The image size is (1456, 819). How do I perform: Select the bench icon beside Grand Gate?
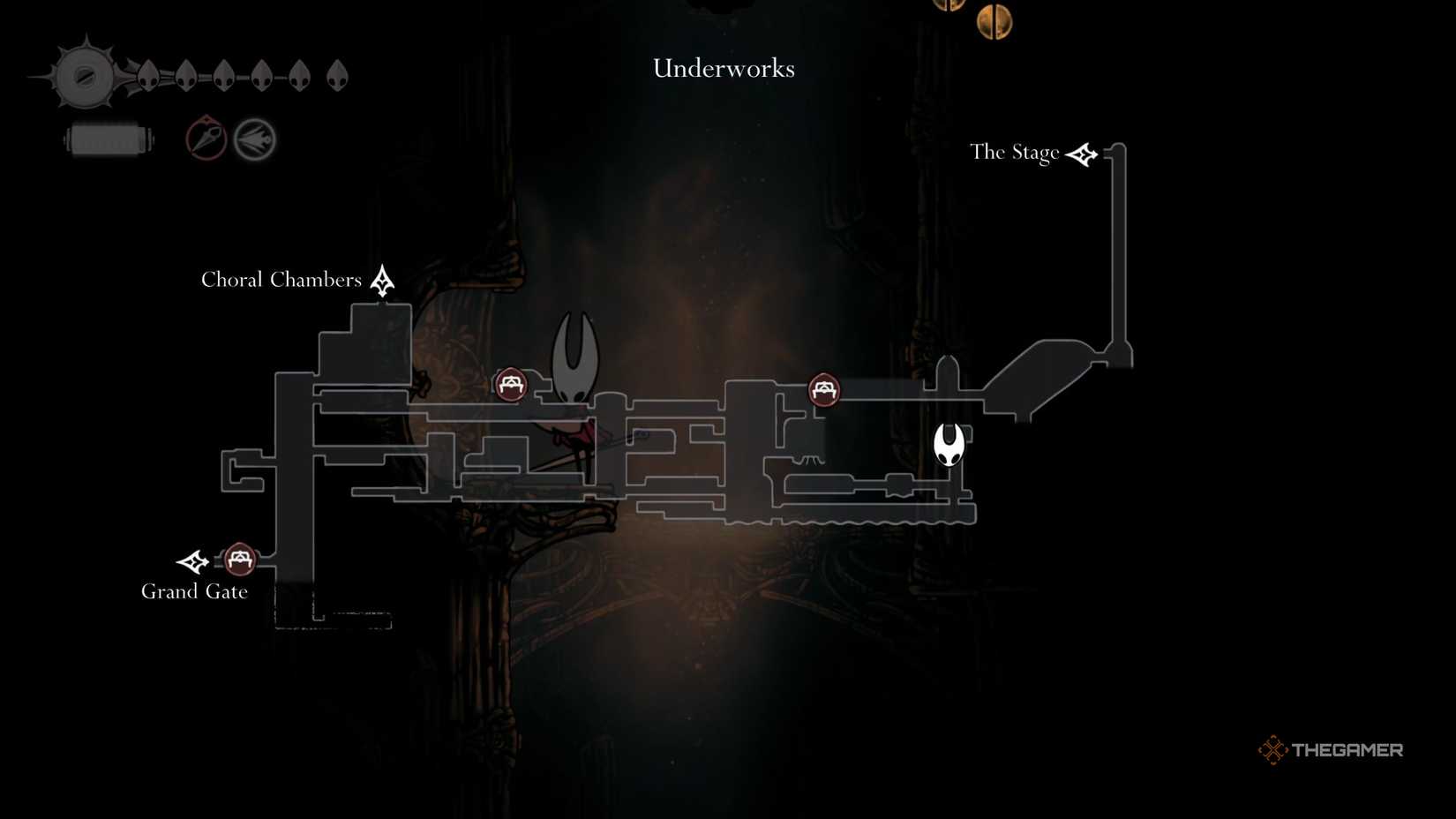point(238,558)
